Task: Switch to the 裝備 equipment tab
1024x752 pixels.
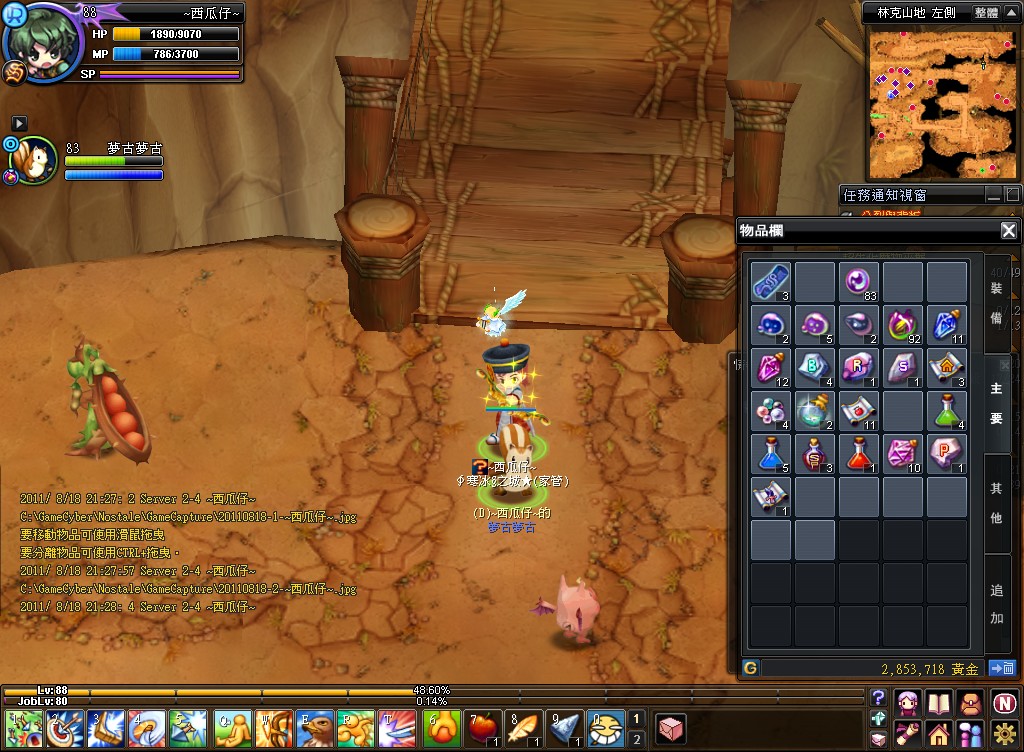Action: coord(996,302)
